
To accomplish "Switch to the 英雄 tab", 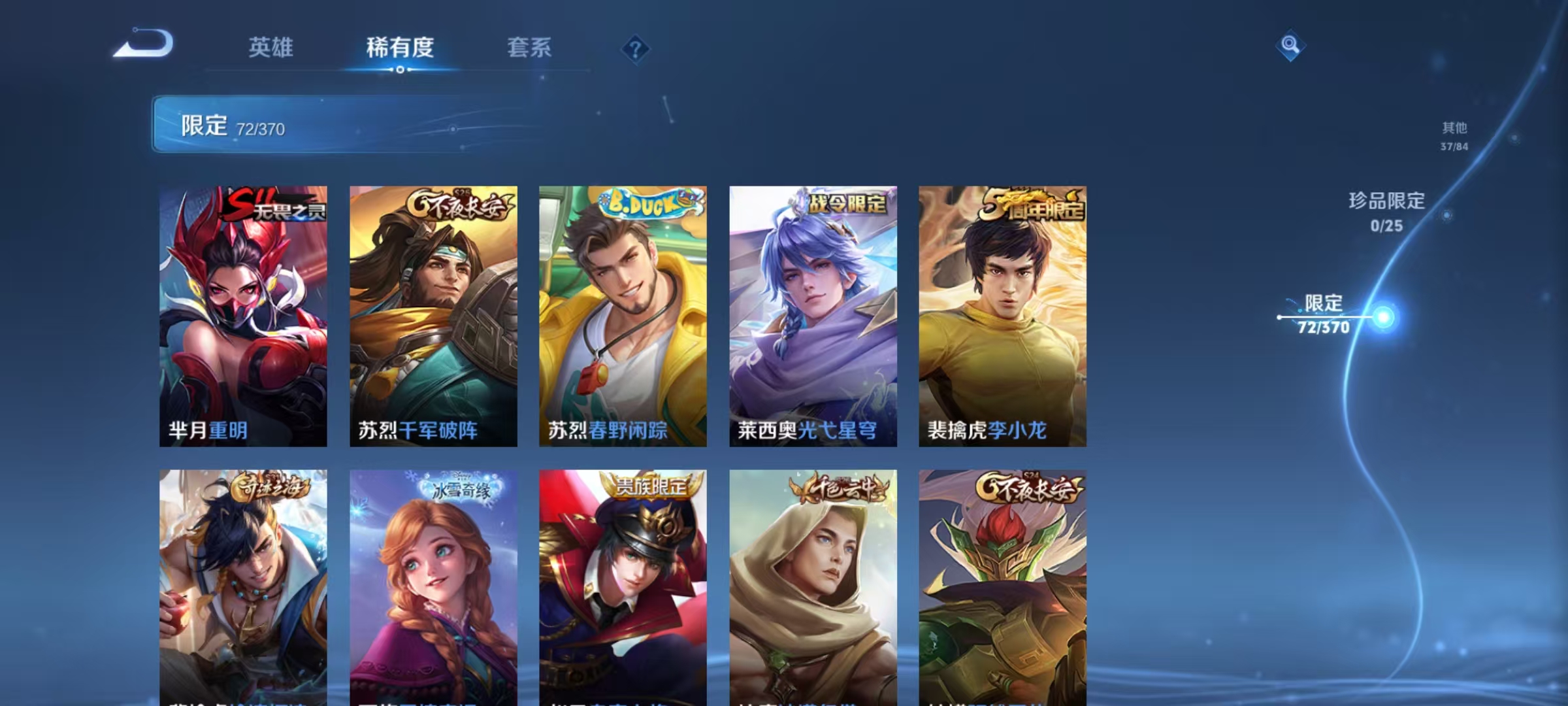I will (x=270, y=47).
